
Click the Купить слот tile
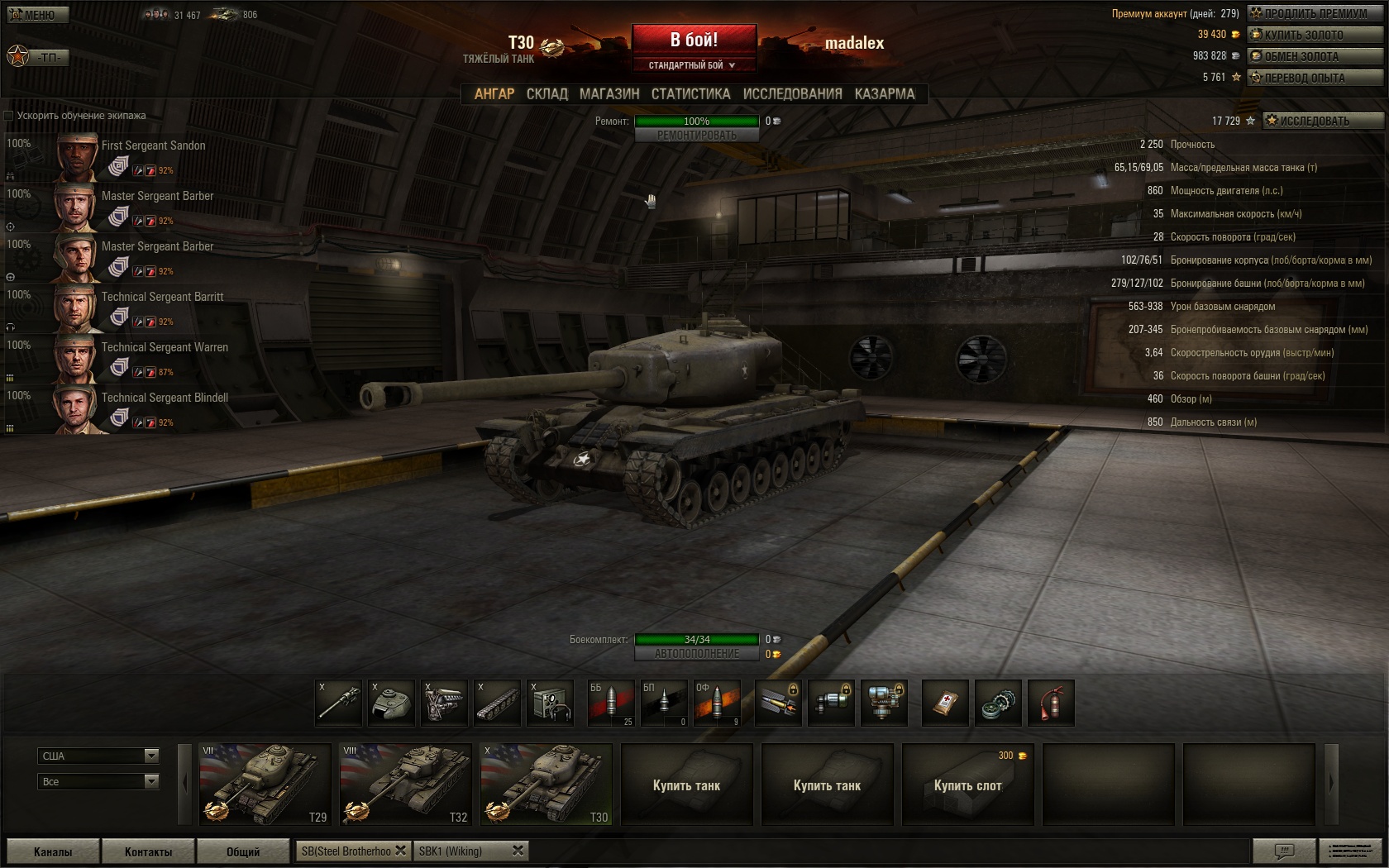(967, 785)
